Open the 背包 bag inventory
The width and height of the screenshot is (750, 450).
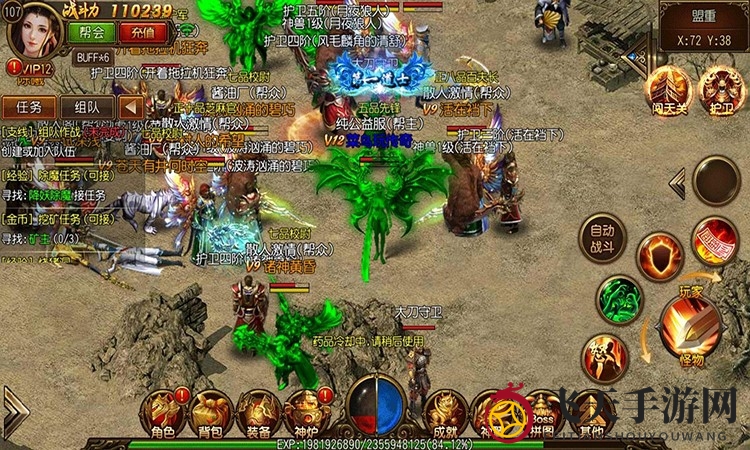[209, 413]
